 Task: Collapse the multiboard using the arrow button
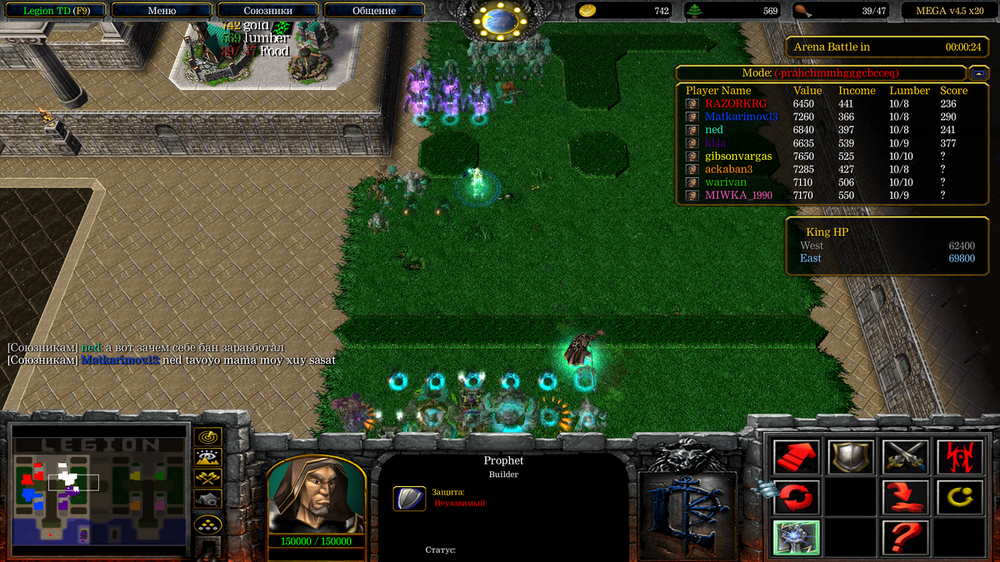[x=976, y=73]
